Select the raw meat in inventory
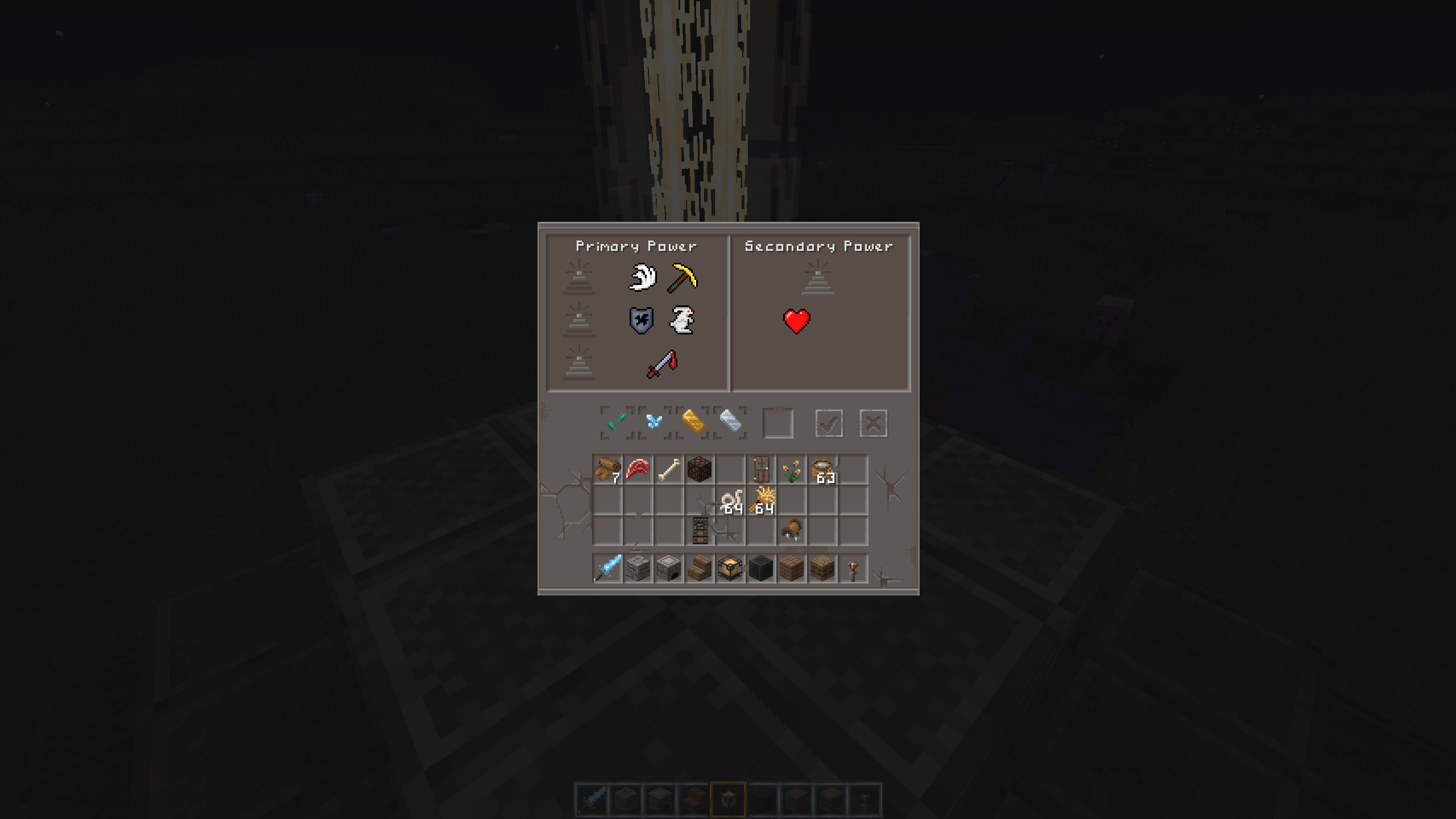1456x819 pixels. click(638, 470)
